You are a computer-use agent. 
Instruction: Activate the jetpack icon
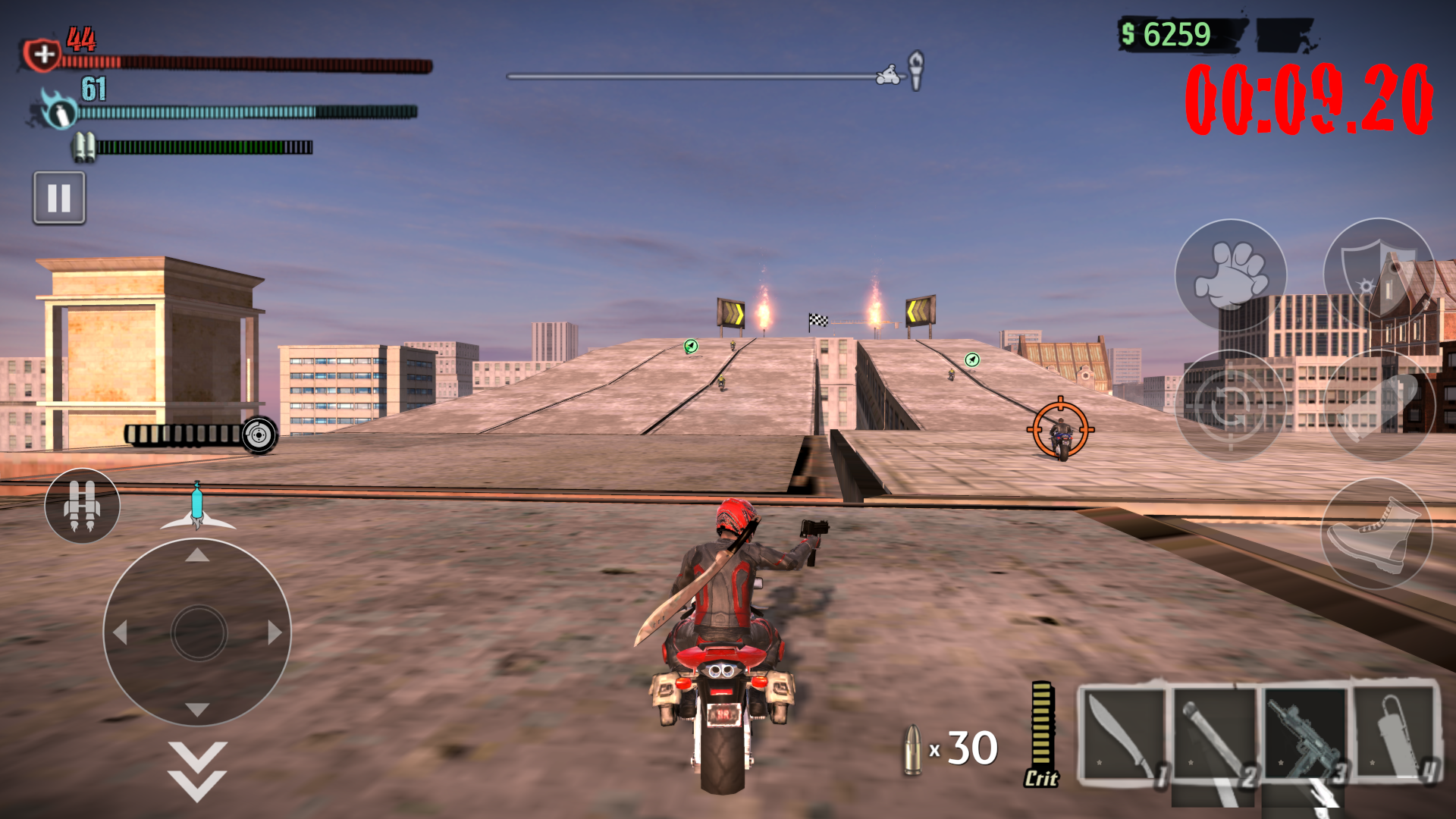(x=81, y=506)
